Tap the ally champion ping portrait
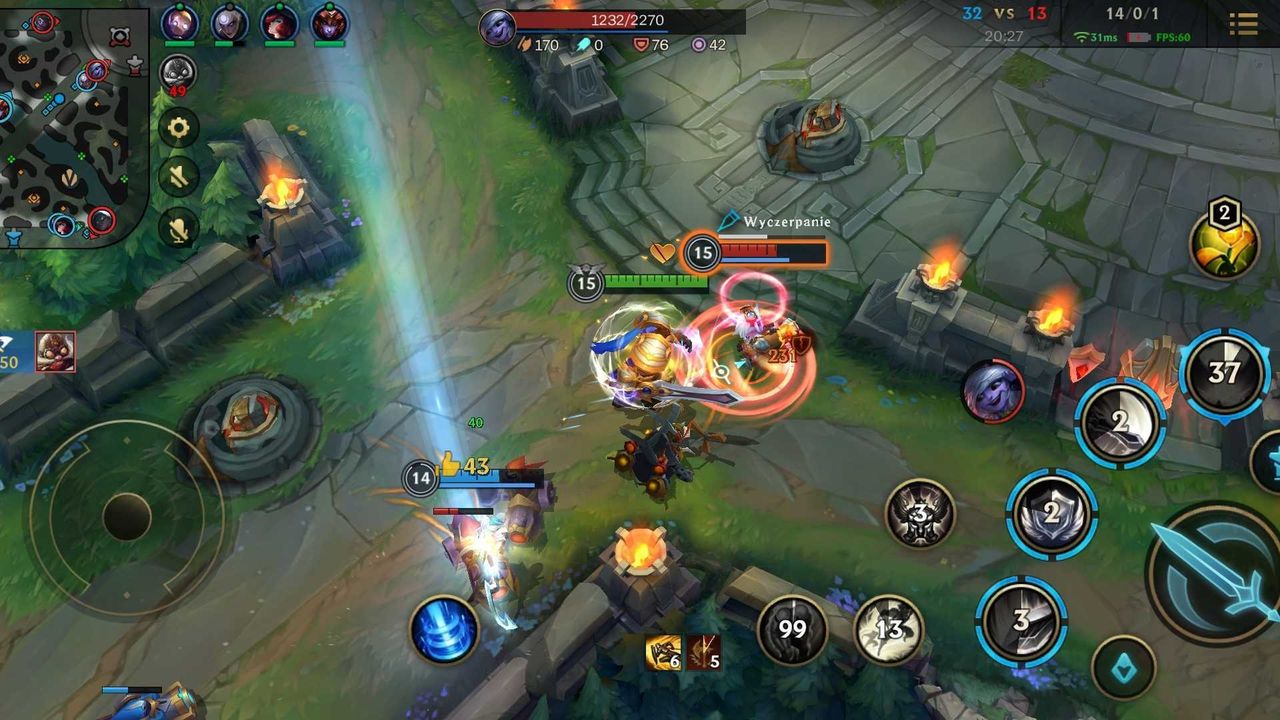This screenshot has width=1280, height=720. (56, 351)
